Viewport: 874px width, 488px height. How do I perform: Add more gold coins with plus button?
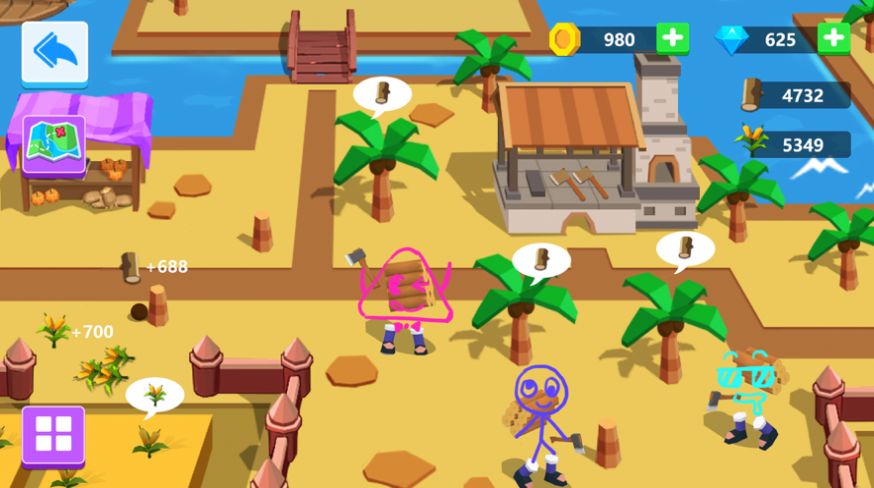[x=673, y=39]
